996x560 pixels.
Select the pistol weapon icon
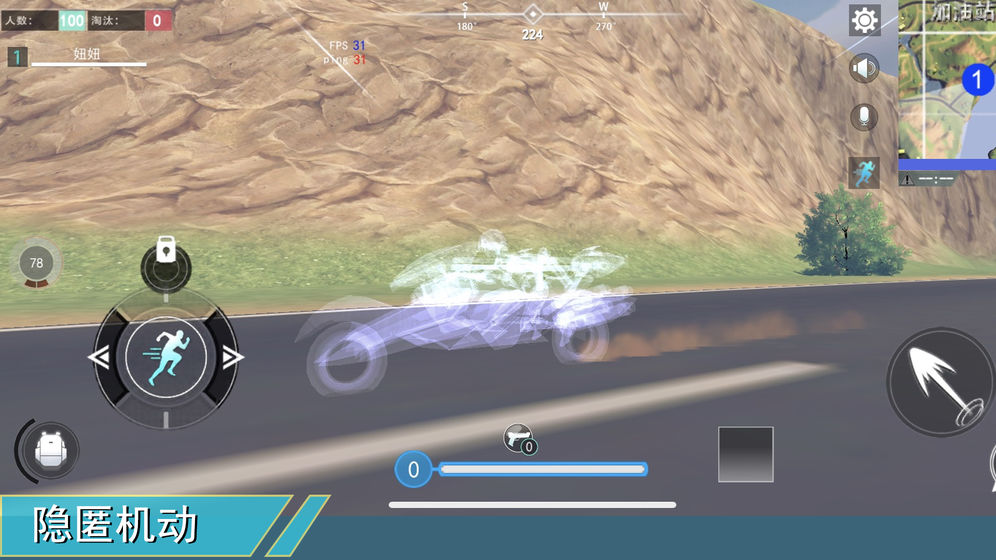(519, 438)
